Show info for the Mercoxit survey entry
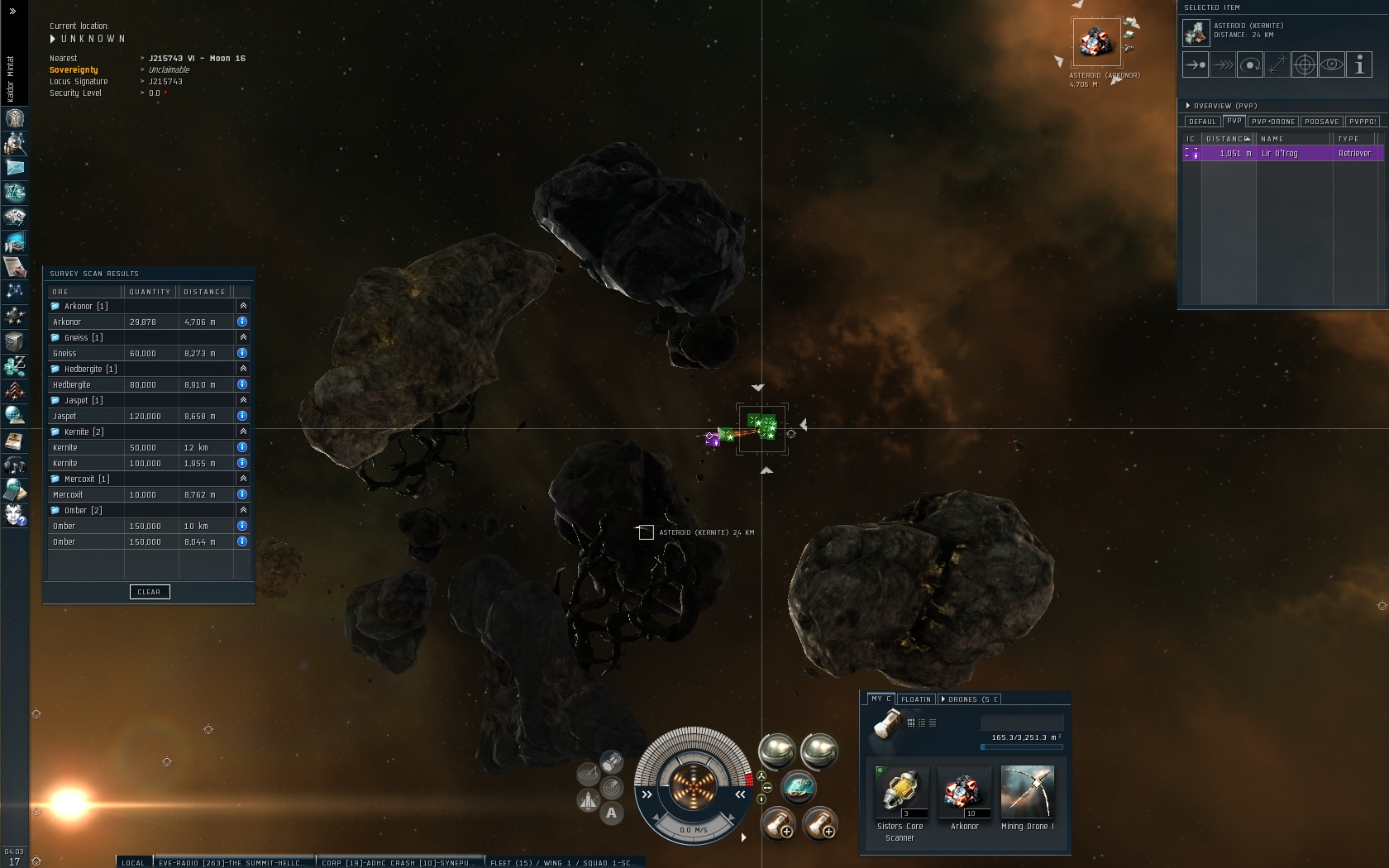Screen dimensions: 1389x868 (x=242, y=494)
